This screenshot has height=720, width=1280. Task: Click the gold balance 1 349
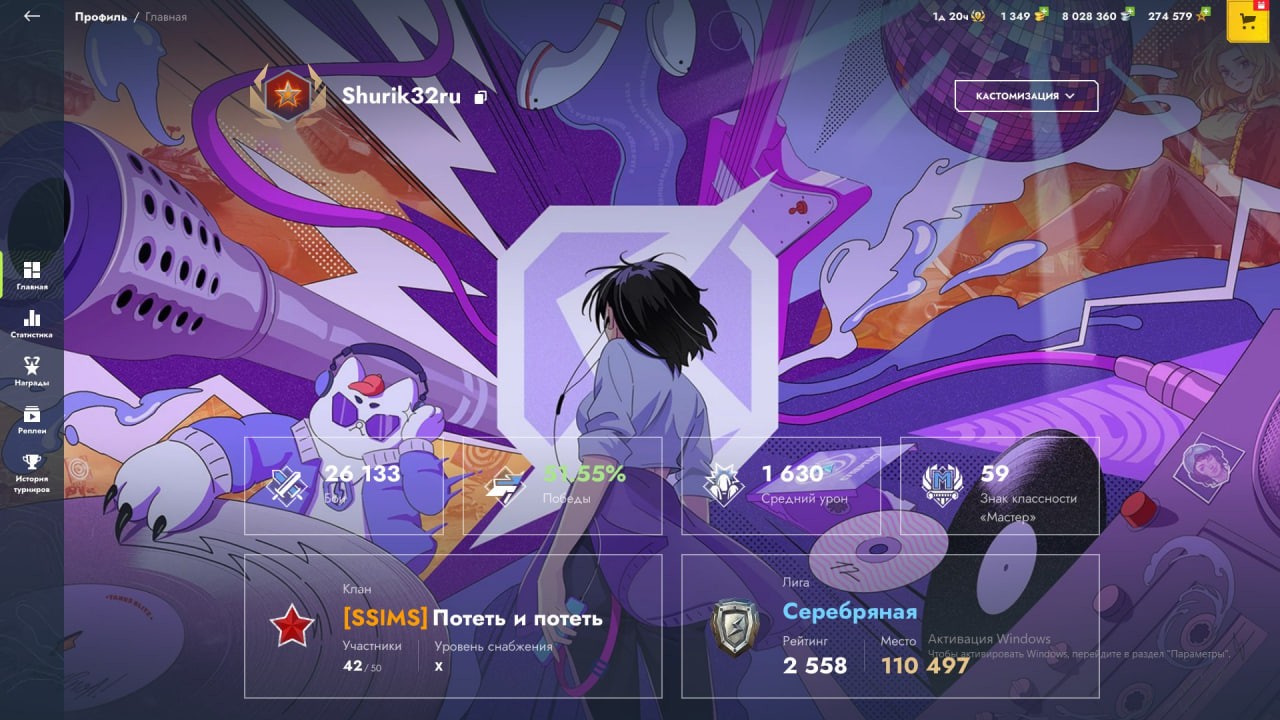tap(1022, 16)
